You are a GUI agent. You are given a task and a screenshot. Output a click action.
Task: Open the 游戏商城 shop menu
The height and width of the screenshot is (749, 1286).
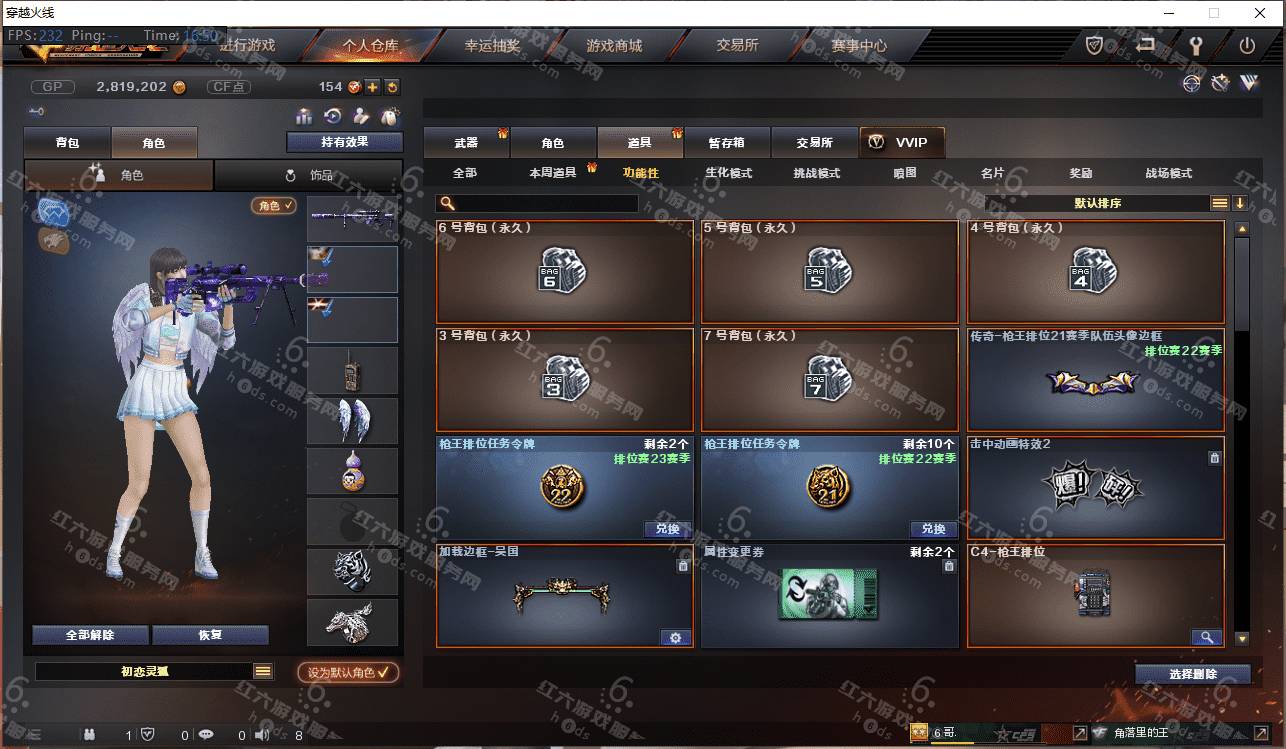click(x=614, y=46)
